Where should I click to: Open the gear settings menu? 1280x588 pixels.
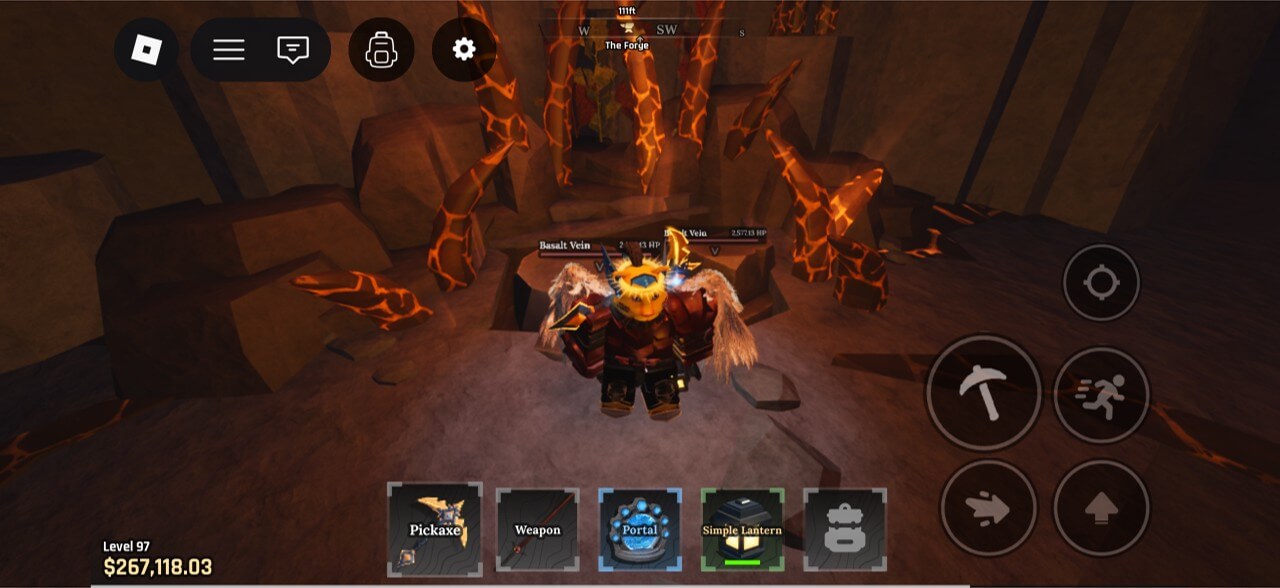[464, 49]
